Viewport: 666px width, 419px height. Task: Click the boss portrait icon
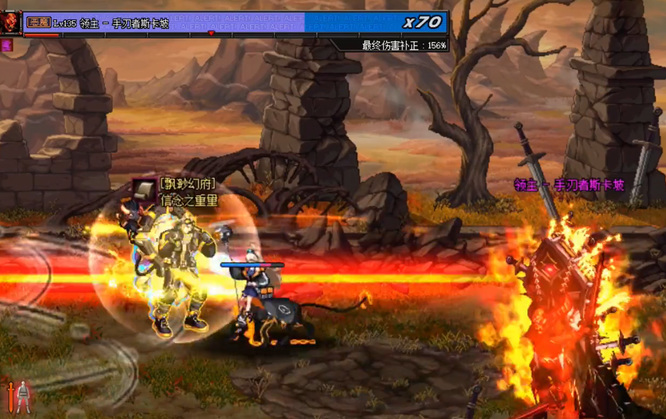pos(11,24)
